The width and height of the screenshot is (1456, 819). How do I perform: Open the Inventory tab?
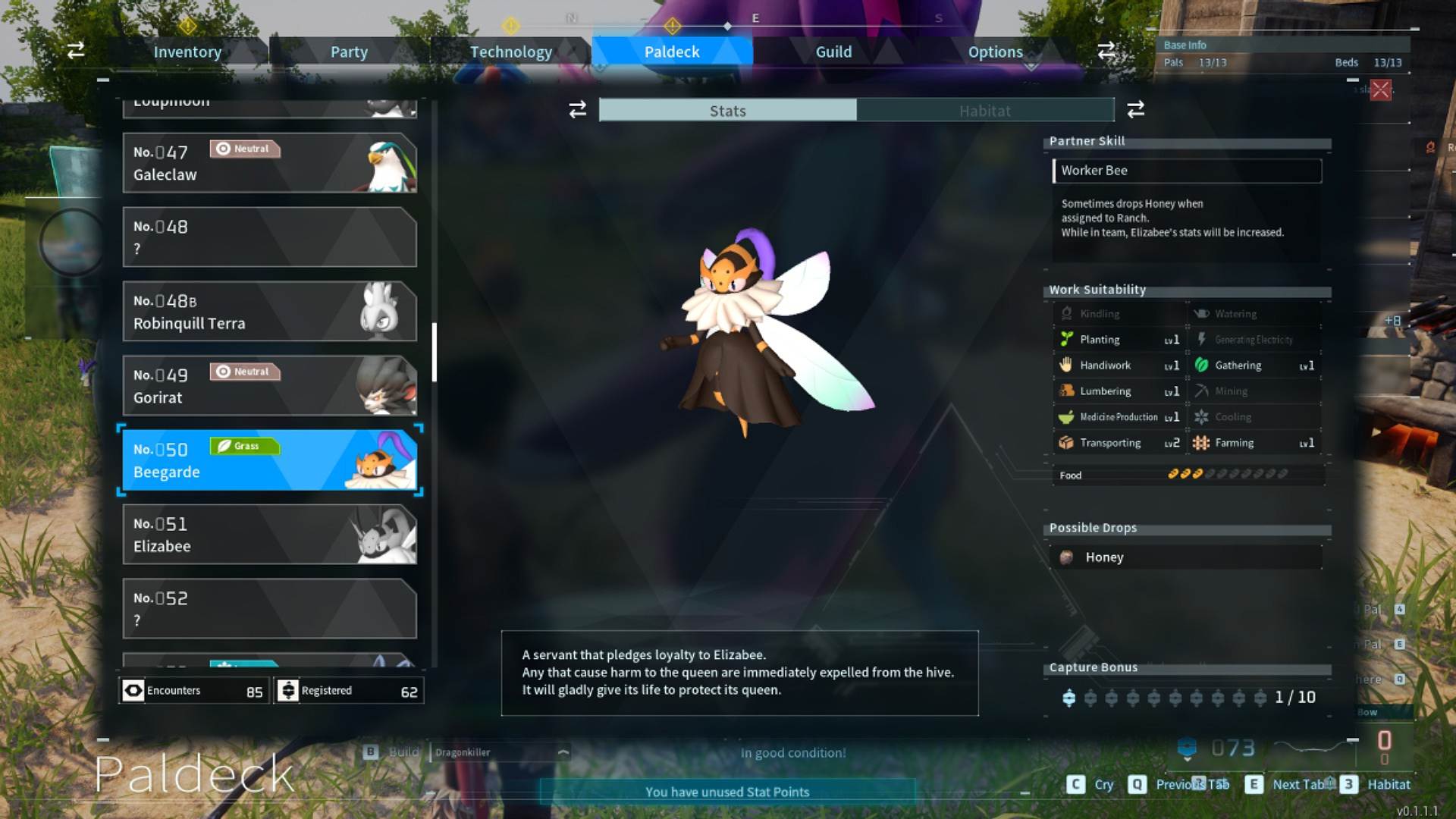[x=187, y=52]
